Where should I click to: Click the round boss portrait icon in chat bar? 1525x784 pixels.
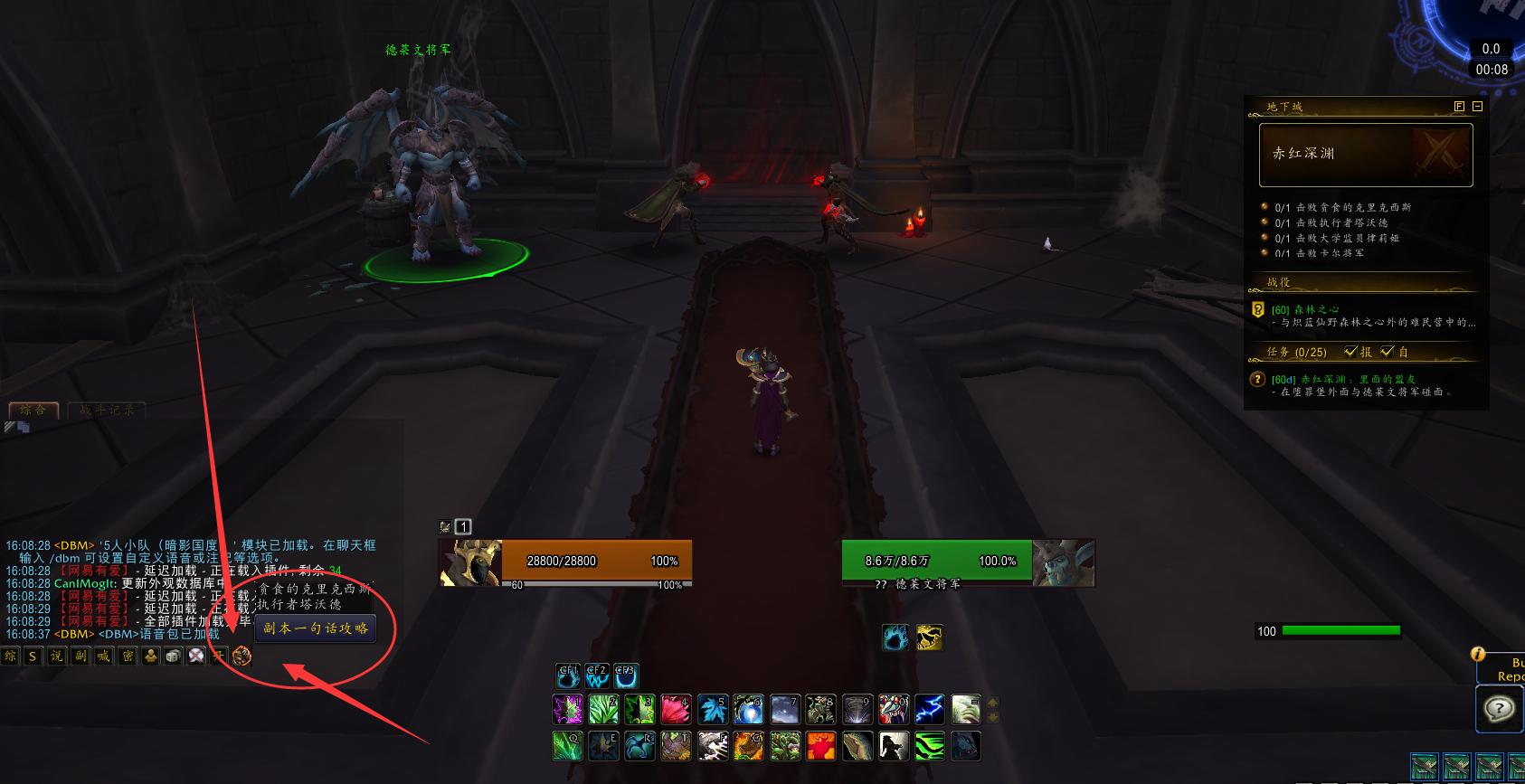(242, 656)
